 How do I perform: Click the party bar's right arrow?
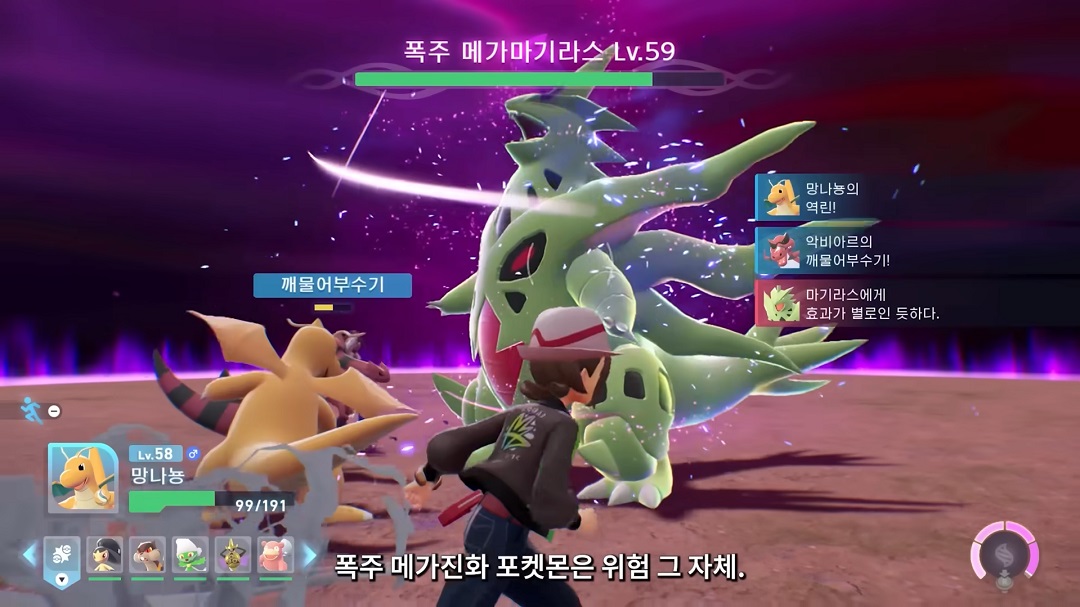tap(310, 555)
